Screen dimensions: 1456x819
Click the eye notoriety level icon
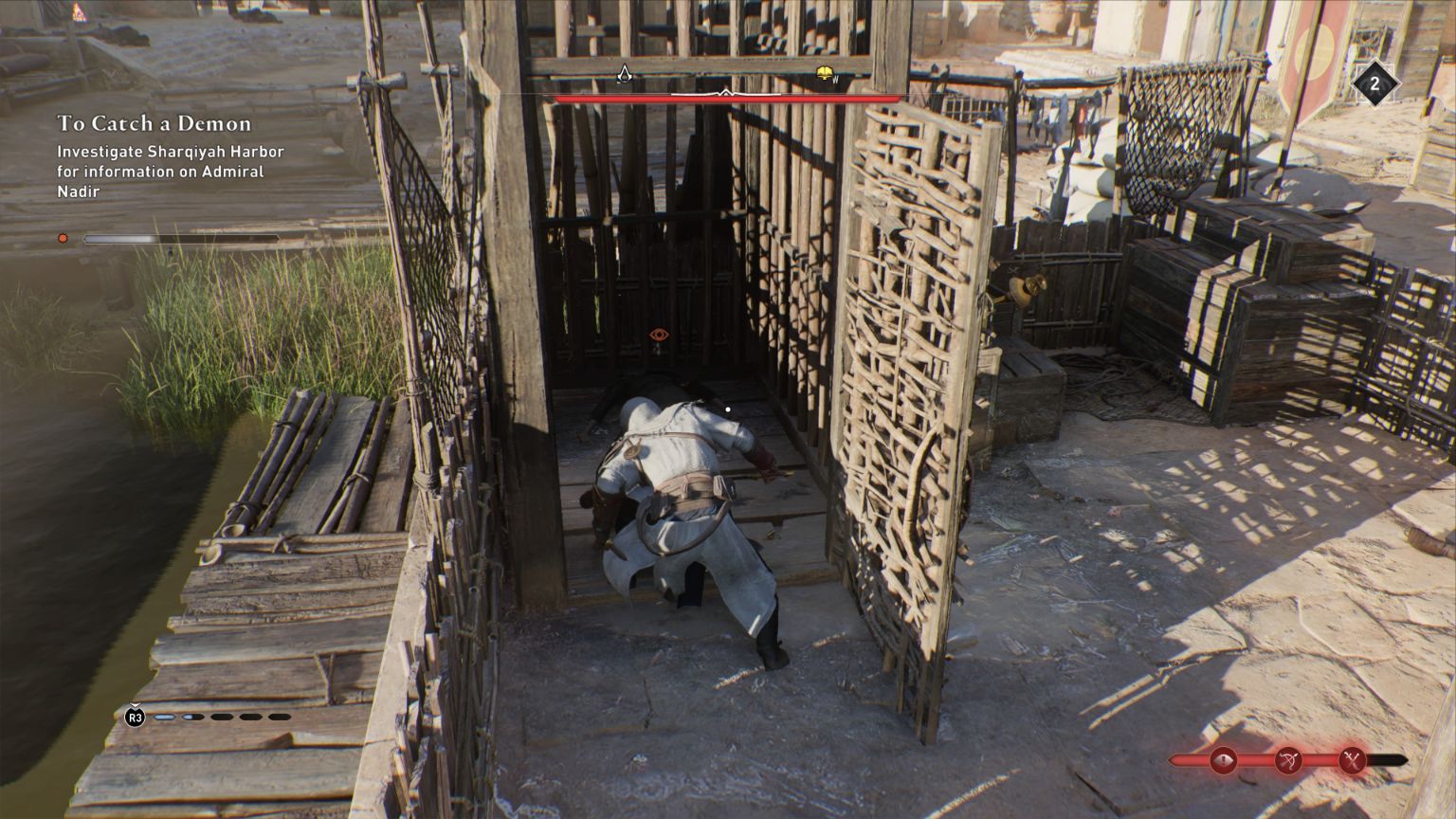1223,759
